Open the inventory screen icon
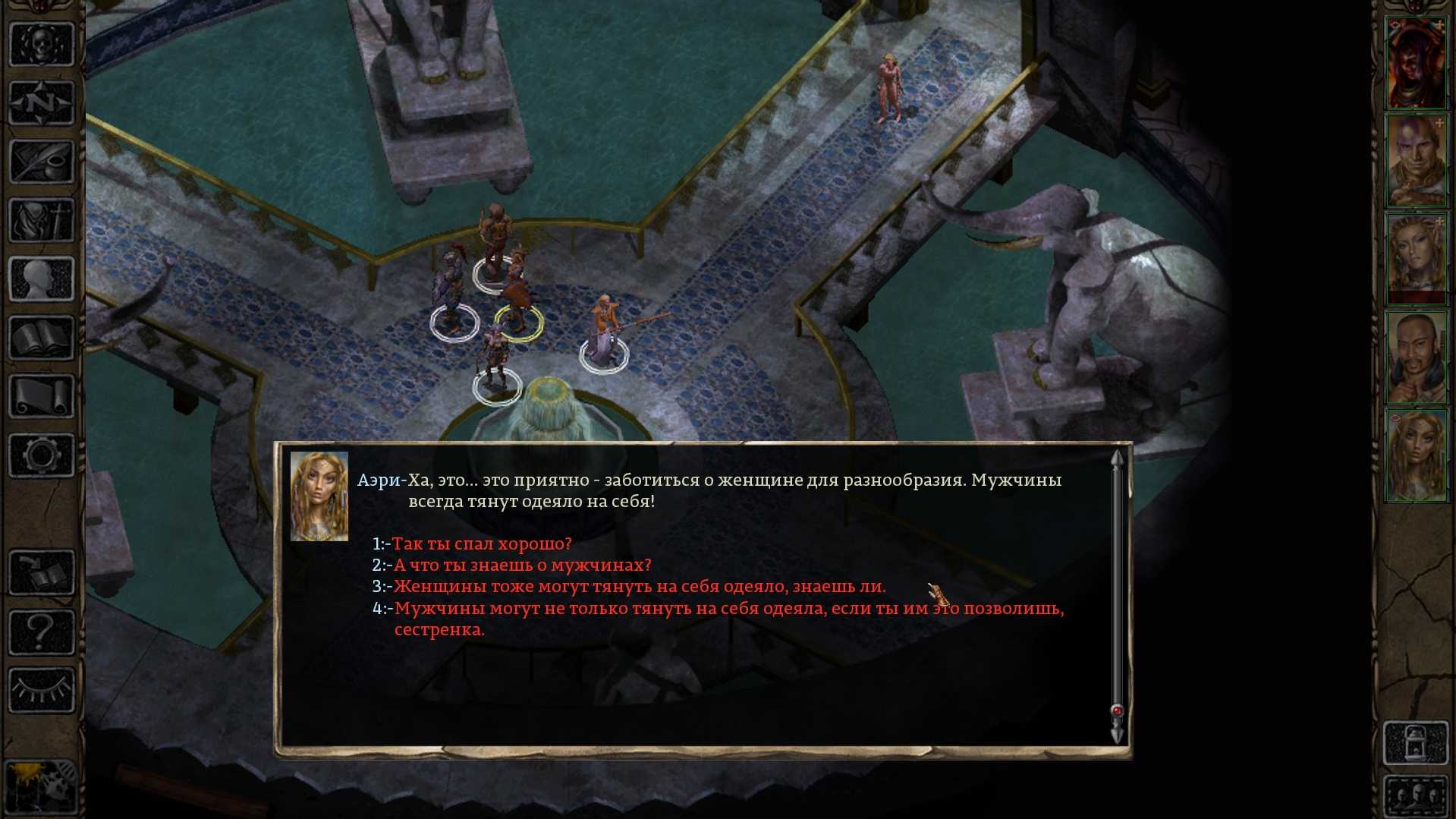 (41, 220)
